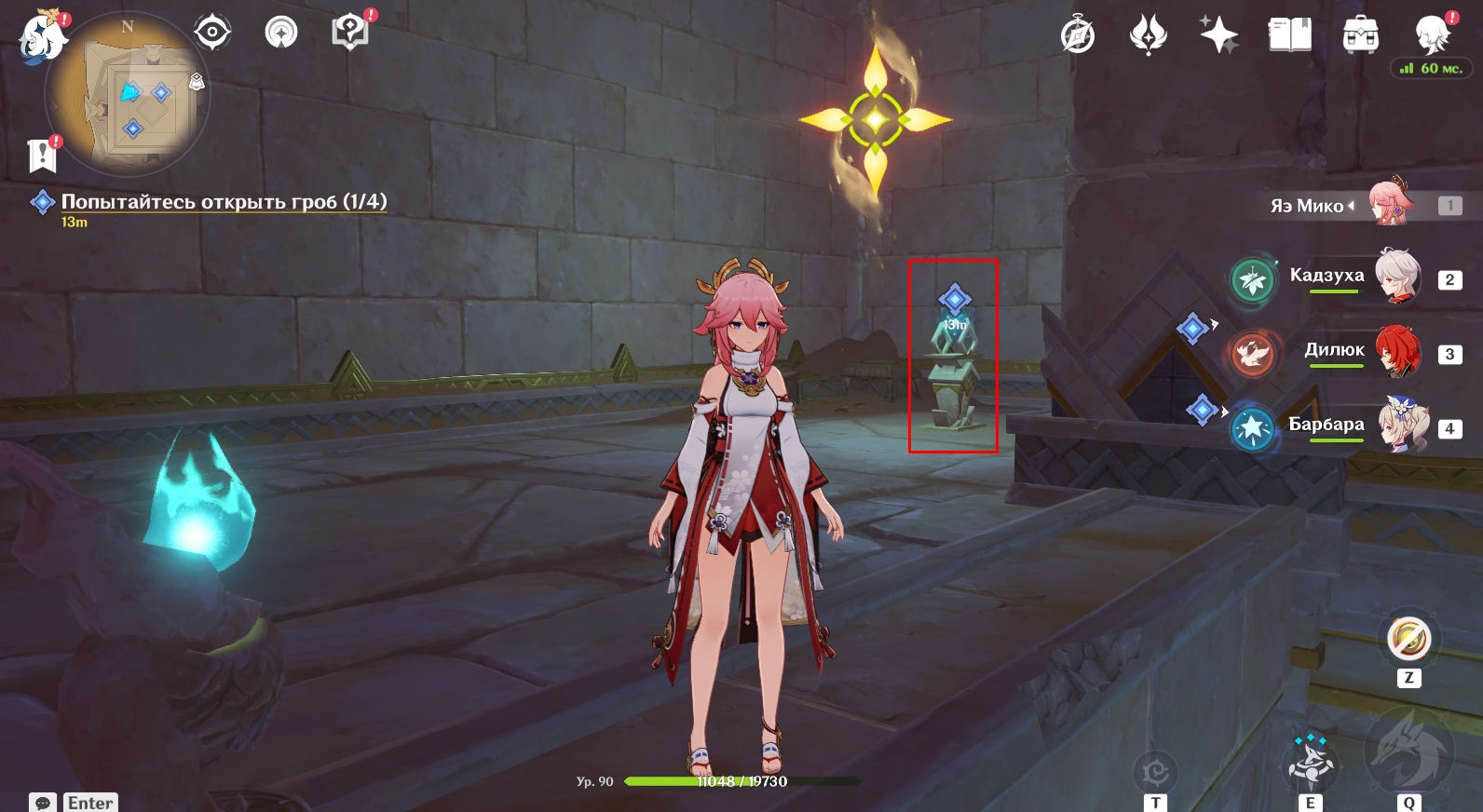Open the Wish star icon
This screenshot has width=1483, height=812.
[x=1218, y=35]
